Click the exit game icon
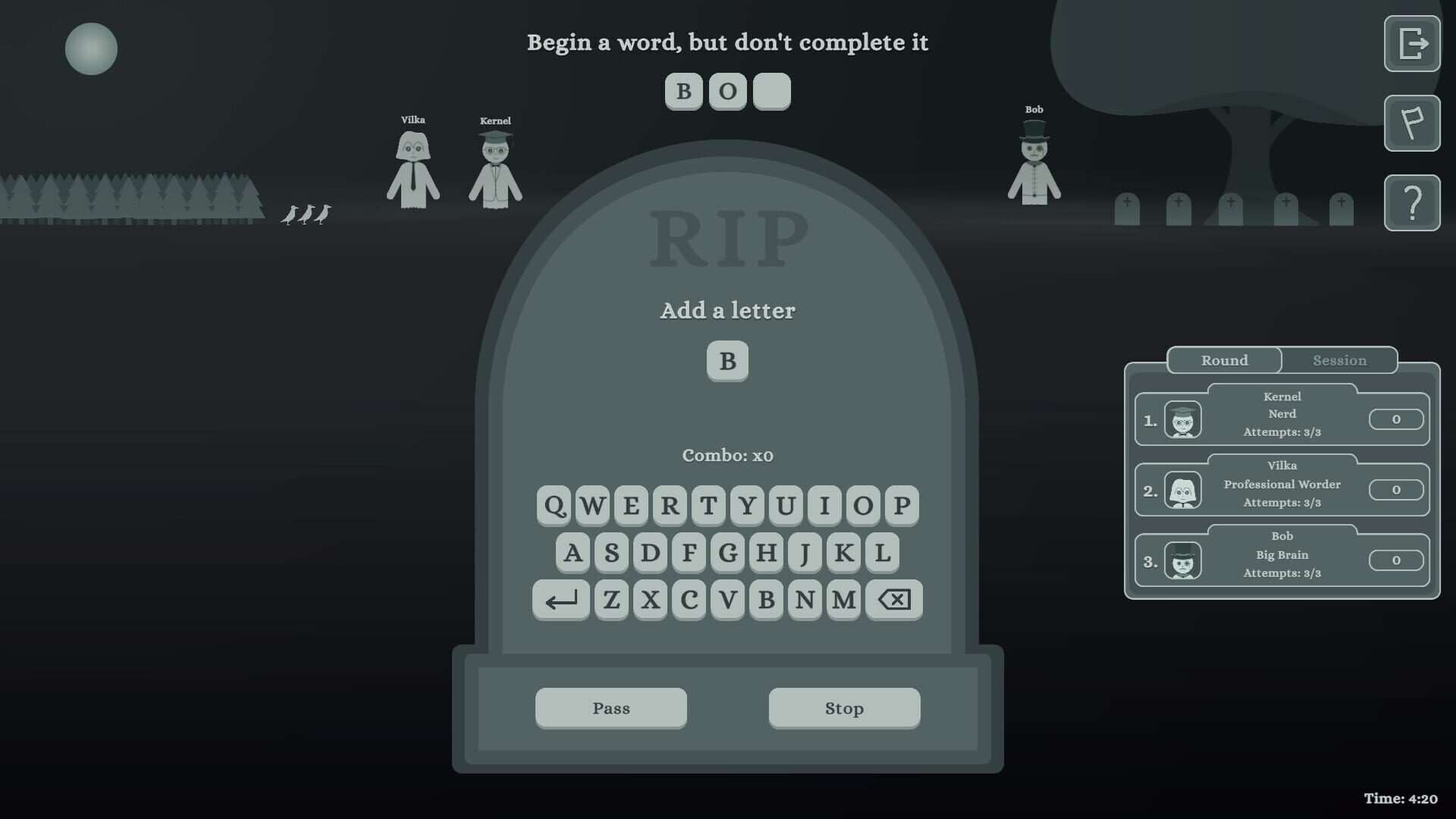The image size is (1456, 819). 1412,44
